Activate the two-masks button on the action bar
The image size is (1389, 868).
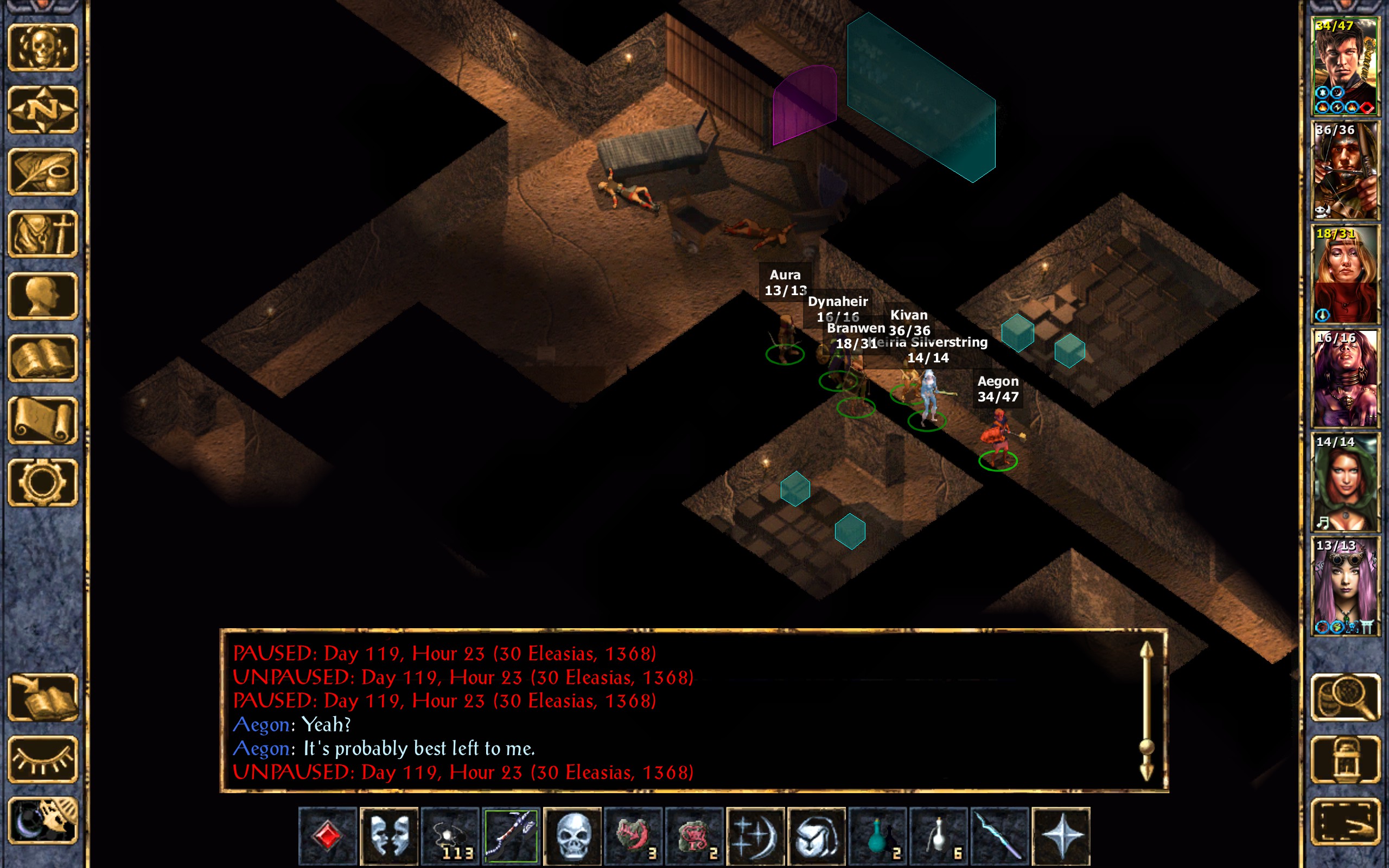389,836
